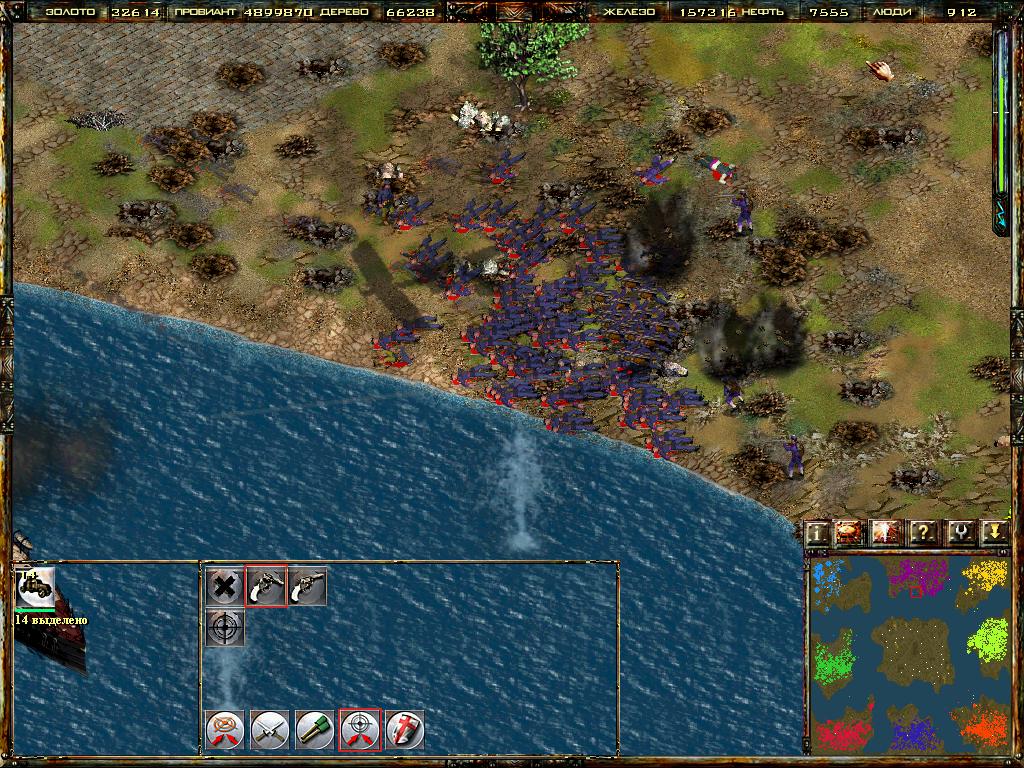Toggle the red-highlighted crosshair with arrows
Viewport: 1024px width, 768px height.
[x=360, y=729]
